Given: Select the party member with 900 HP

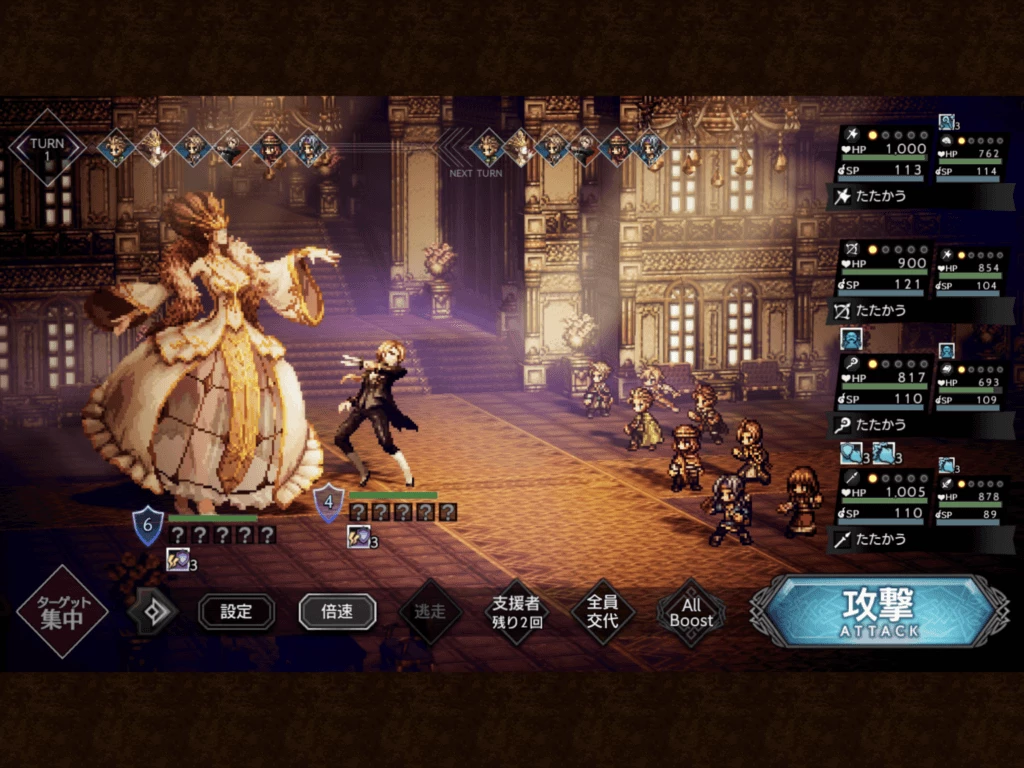Looking at the screenshot, I should 881,271.
